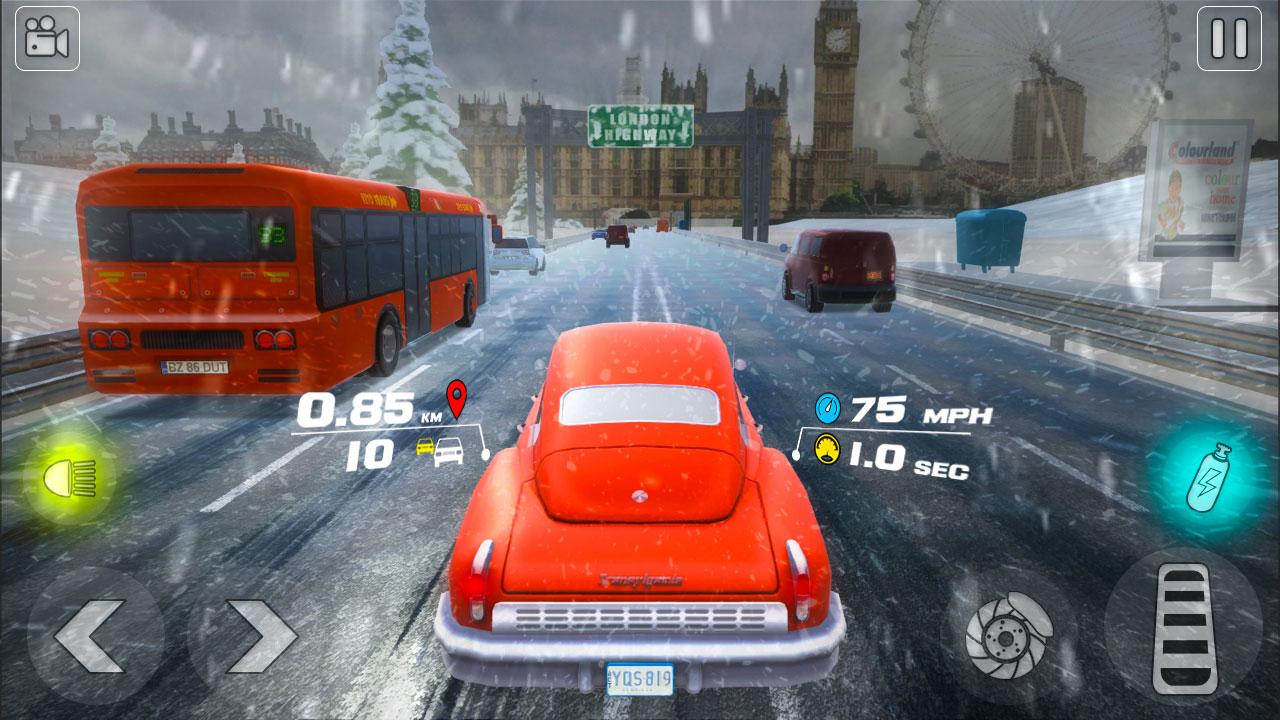Switch the camera view

47,39
